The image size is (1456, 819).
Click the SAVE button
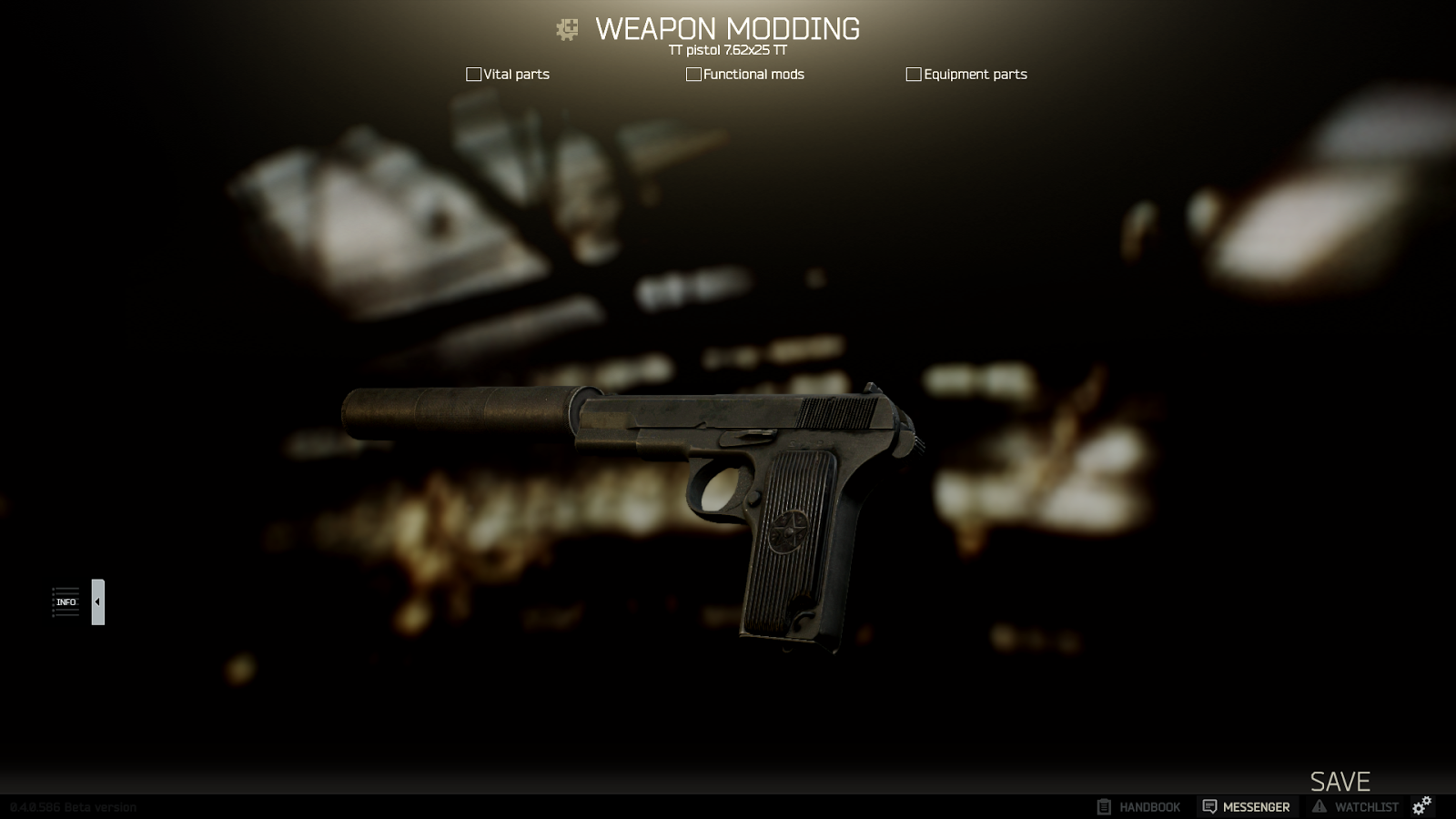pyautogui.click(x=1340, y=781)
